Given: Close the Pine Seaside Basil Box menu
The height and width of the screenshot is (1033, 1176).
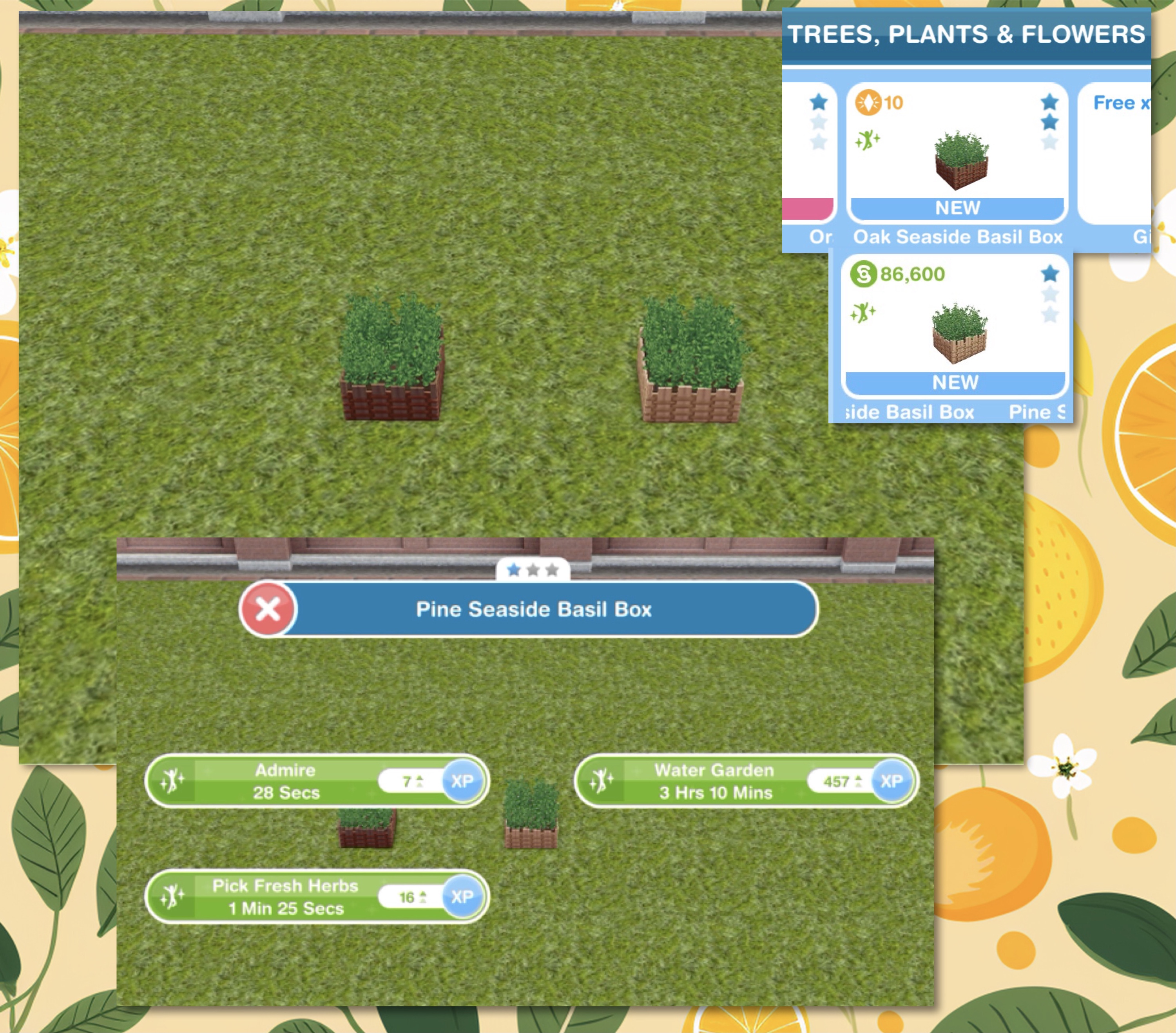Looking at the screenshot, I should 268,608.
